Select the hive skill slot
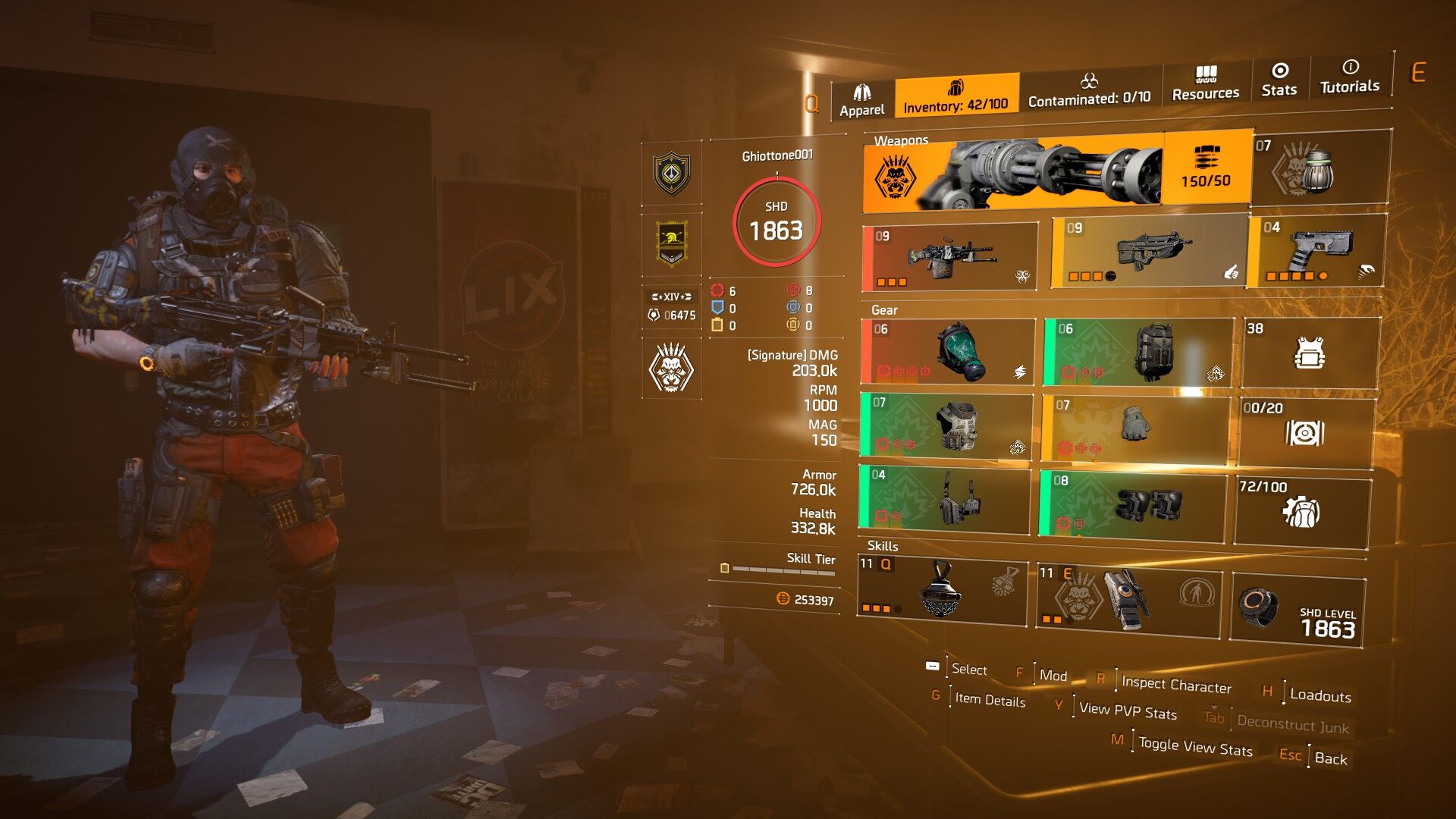Image resolution: width=1456 pixels, height=819 pixels. (941, 591)
